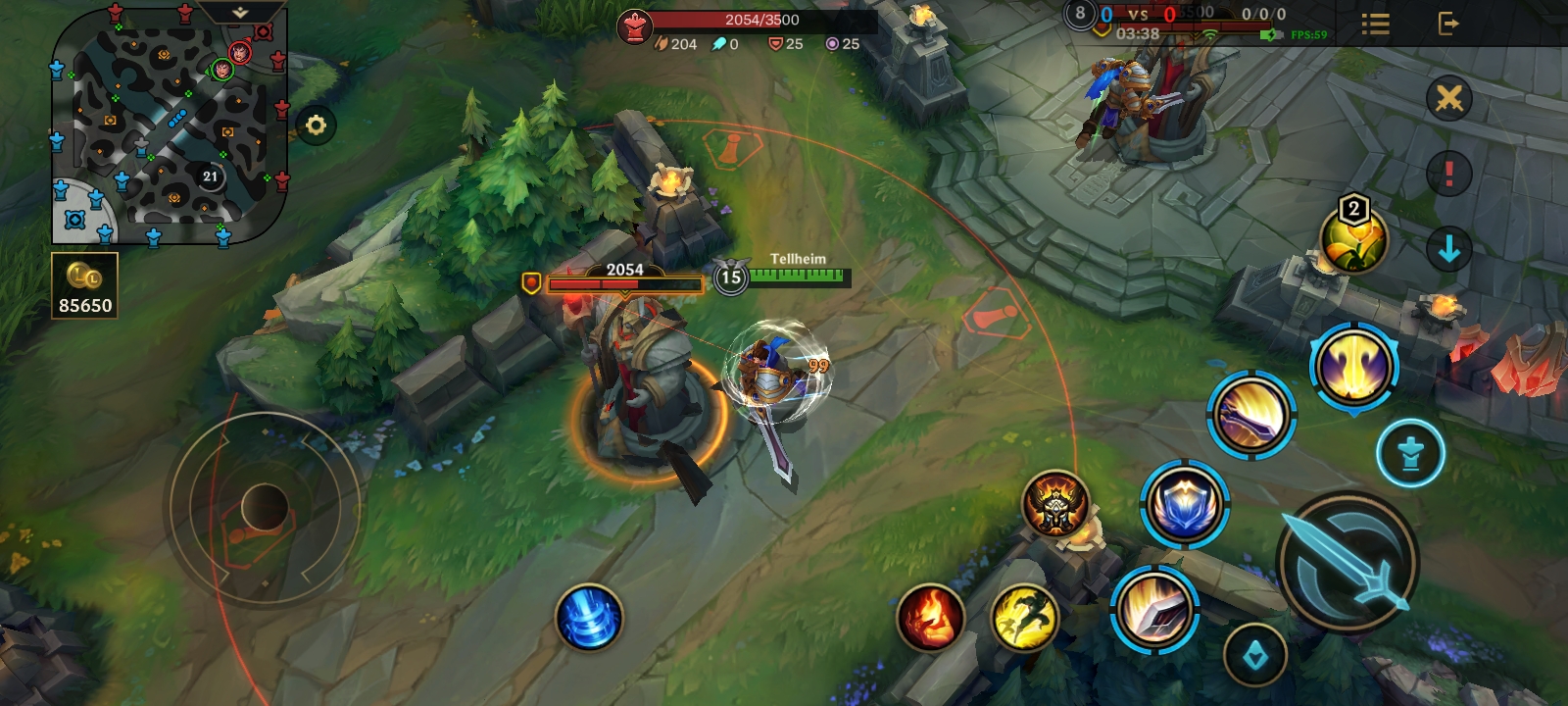Place a ward using the ward button
Screen dimensions: 1568x706
1410,454
